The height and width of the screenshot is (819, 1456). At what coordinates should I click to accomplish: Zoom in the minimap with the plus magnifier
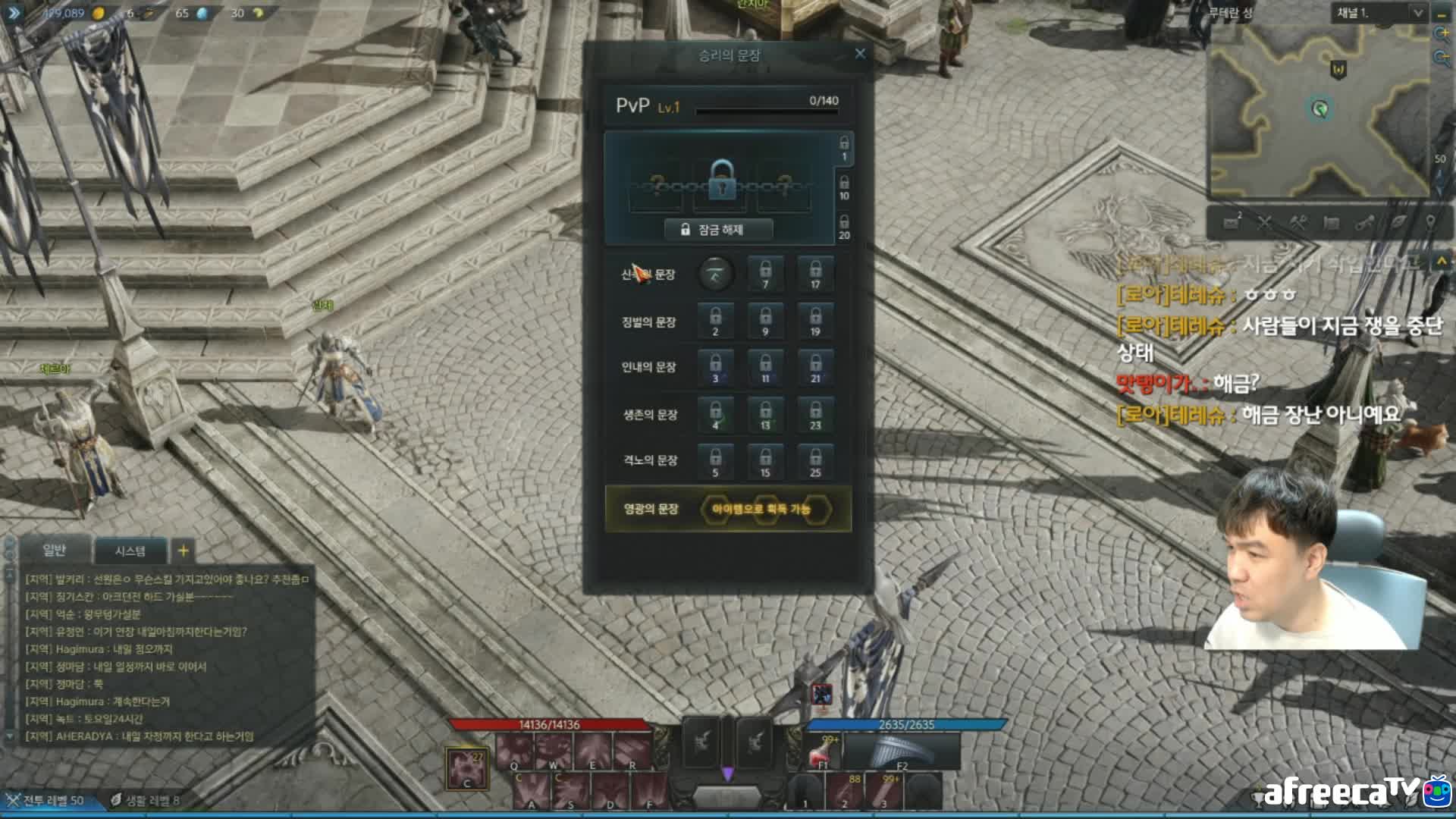(x=1441, y=34)
